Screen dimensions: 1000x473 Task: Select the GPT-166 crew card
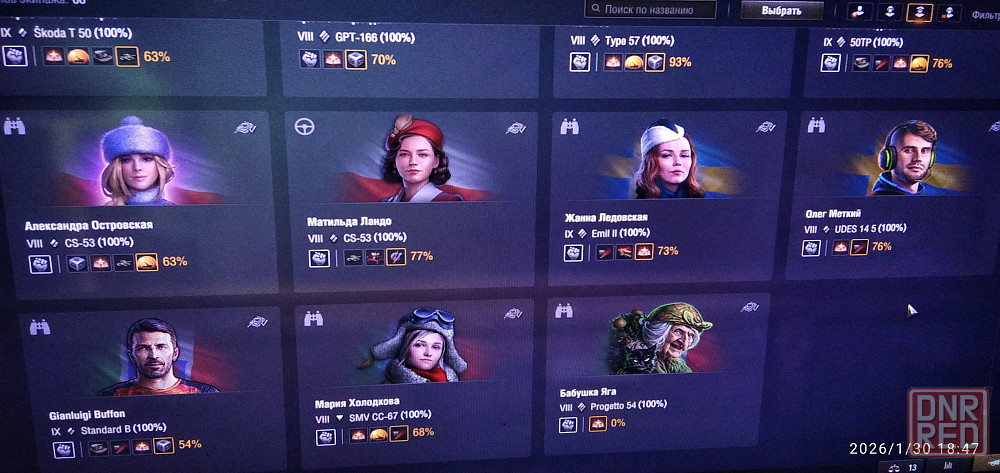pos(400,45)
